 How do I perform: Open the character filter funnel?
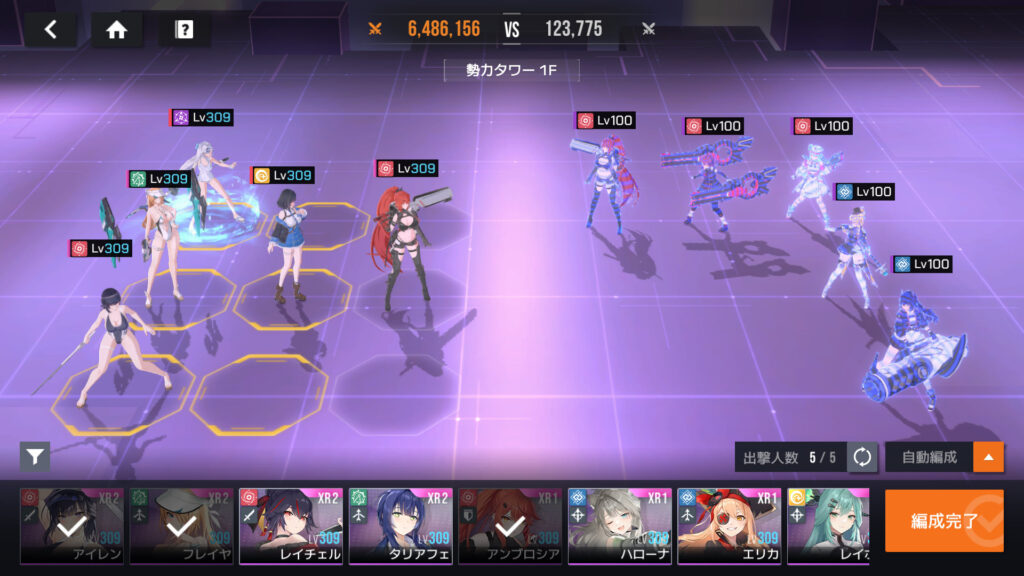point(35,457)
